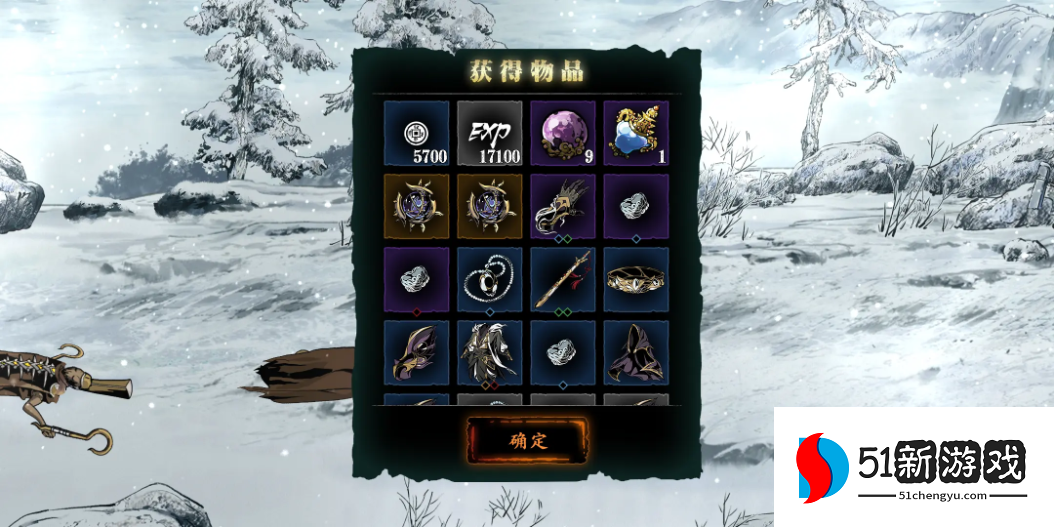
Task: Select the clawed gauntlet equipment slot
Action: point(563,206)
